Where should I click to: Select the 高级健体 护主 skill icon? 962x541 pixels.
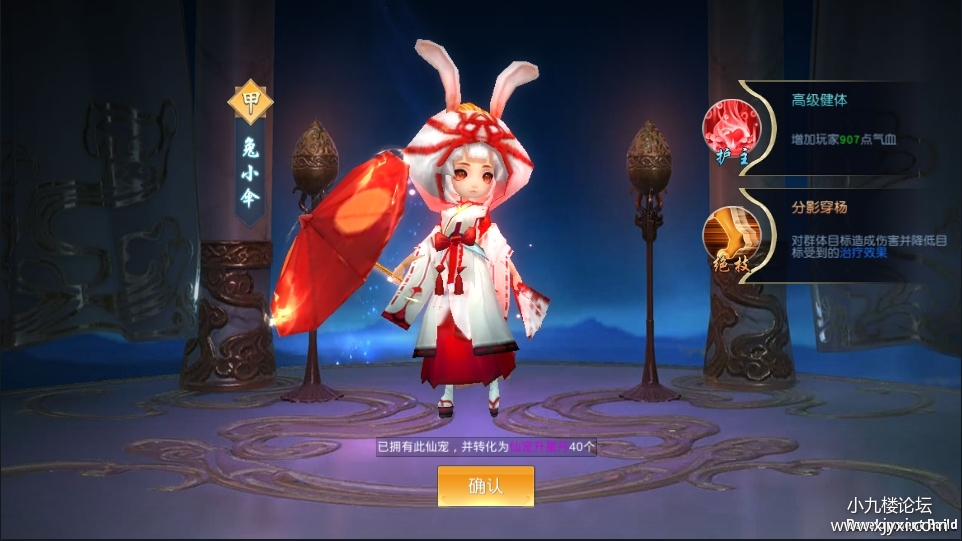coord(731,129)
